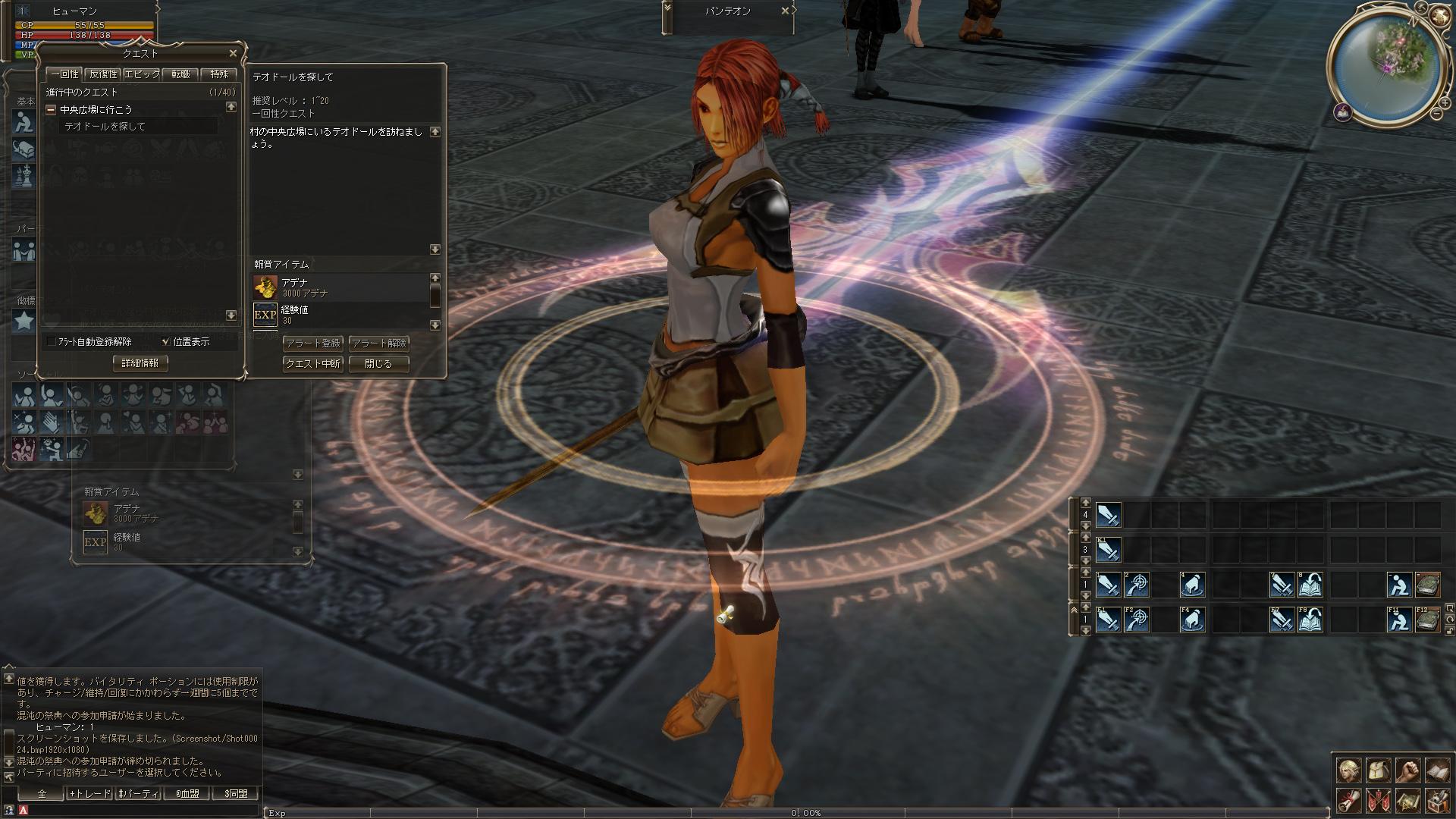Image resolution: width=1456 pixels, height=819 pixels.
Task: Open the character portrait menu icon
Action: pyautogui.click(x=1348, y=770)
